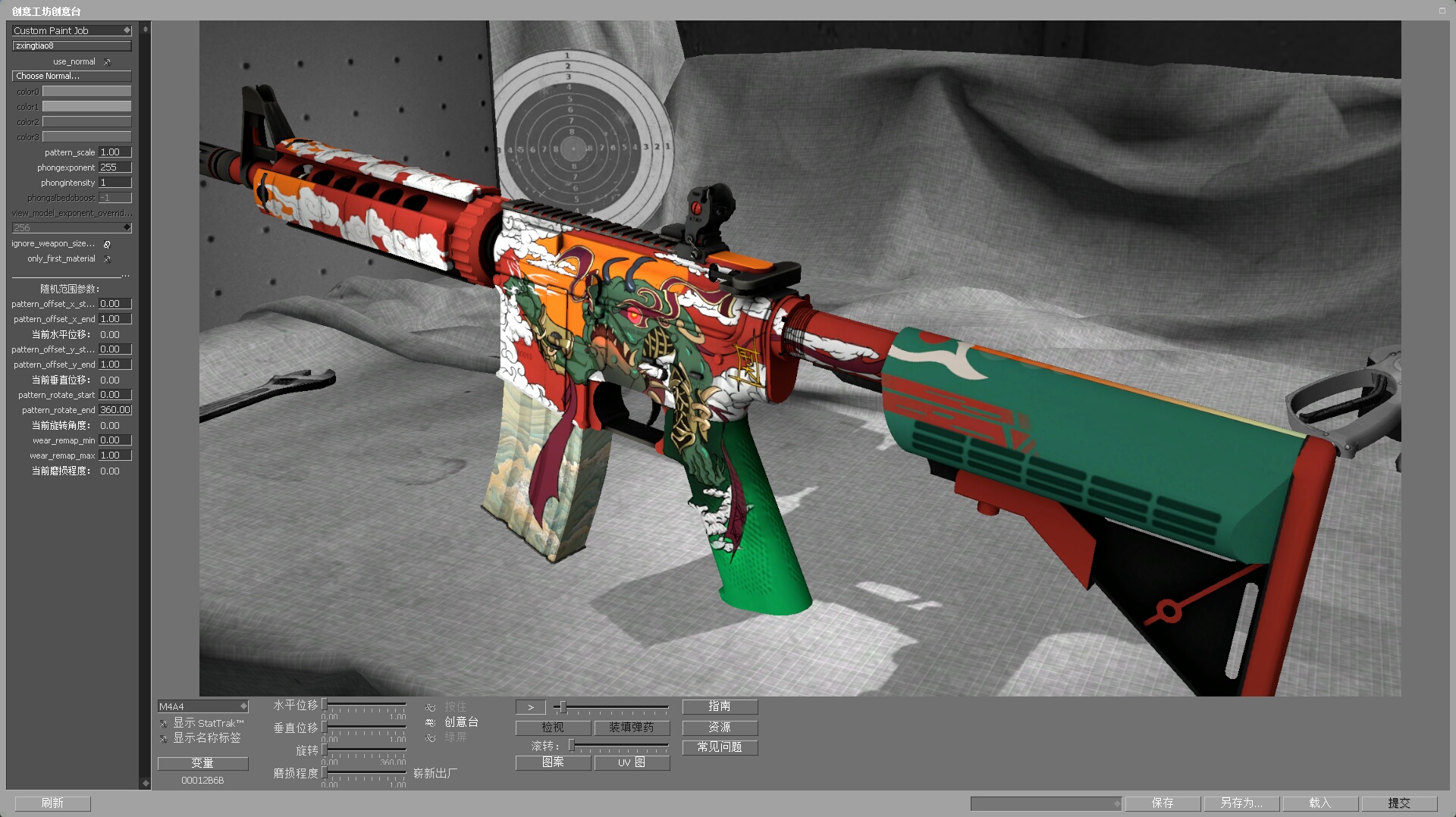Click the 装填弹药 reload button

632,728
